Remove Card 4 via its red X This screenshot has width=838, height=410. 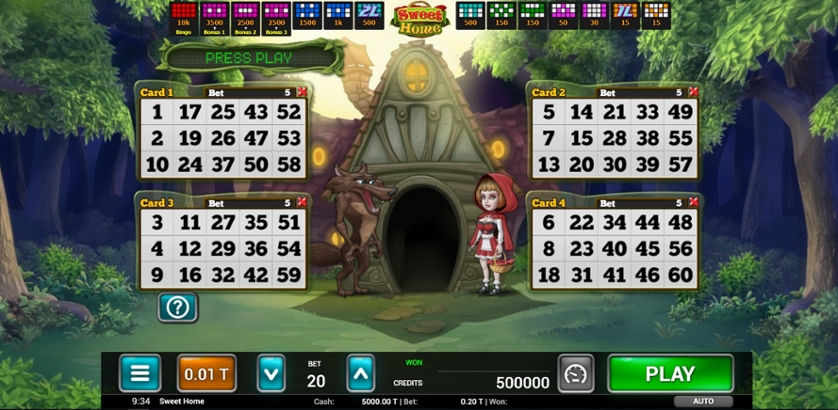[x=694, y=202]
